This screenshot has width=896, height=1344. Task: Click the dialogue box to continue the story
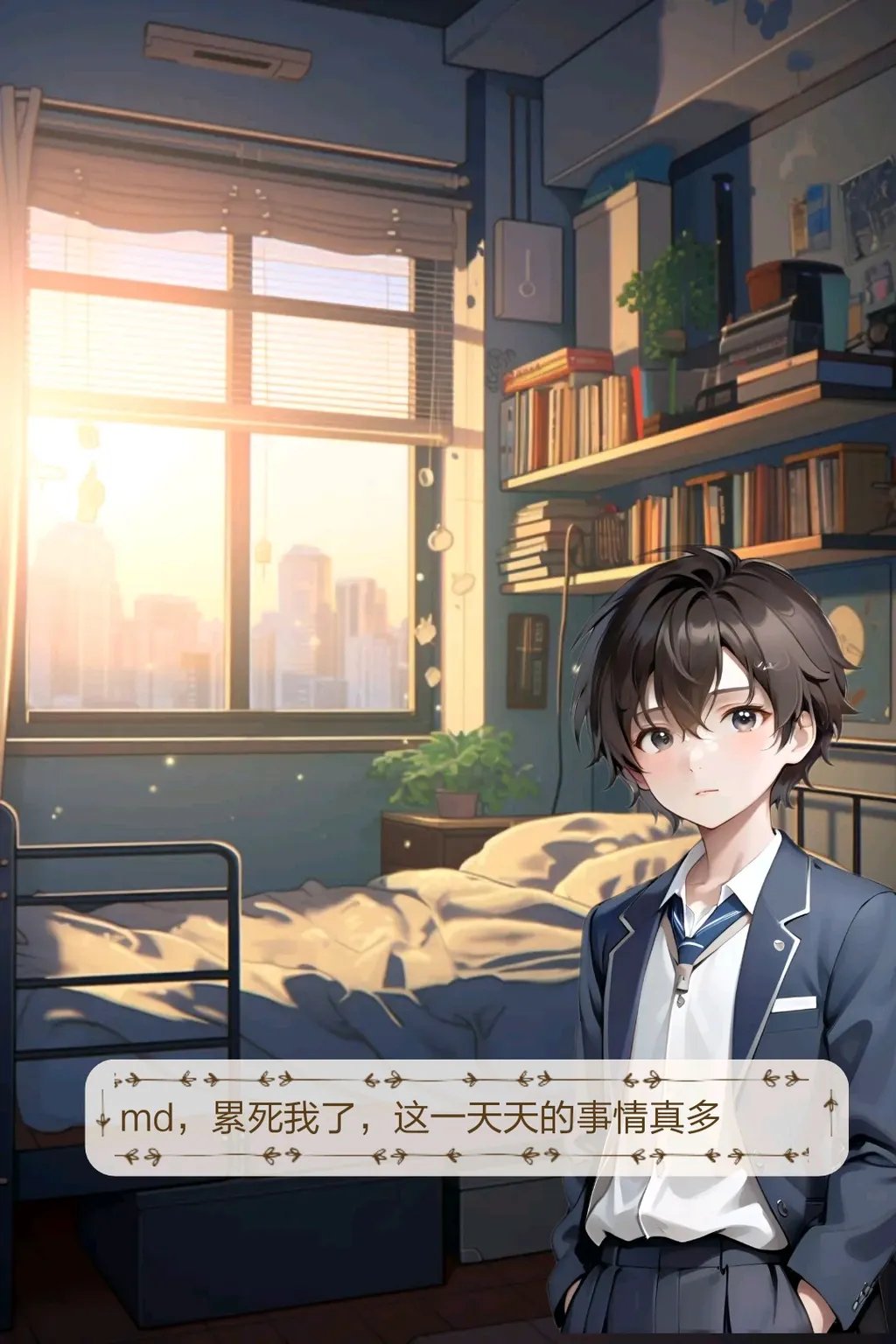click(465, 1117)
